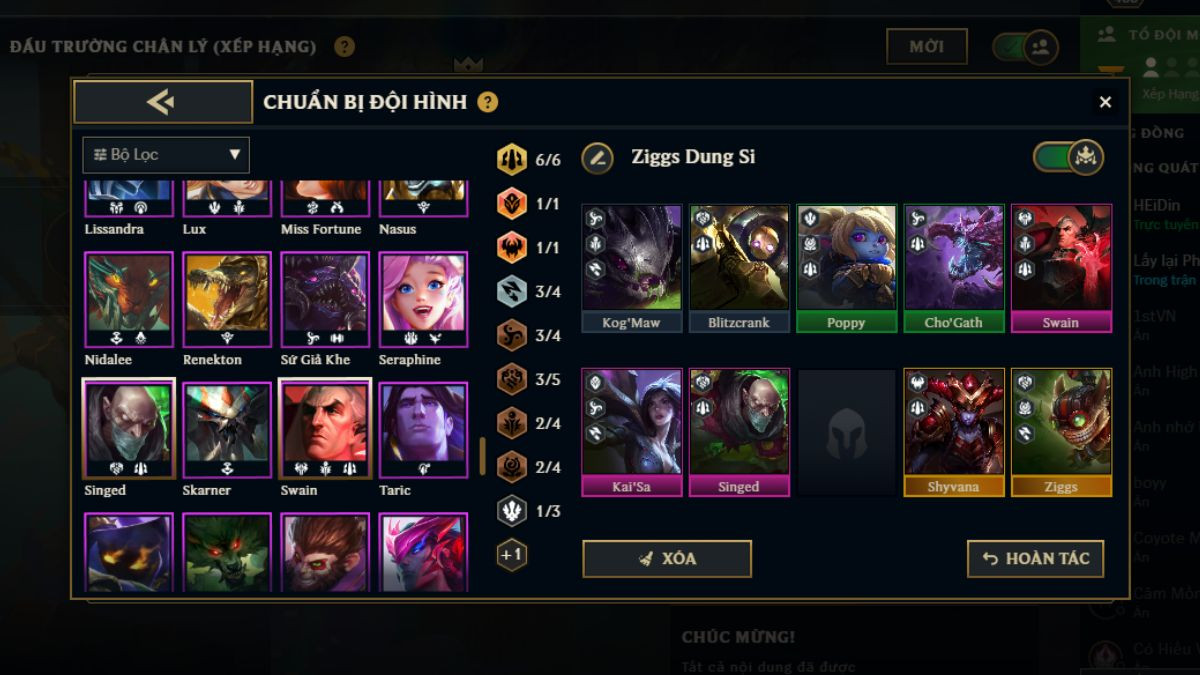Click the empty helmet team slot
Viewport: 1200px width, 675px height.
coord(847,432)
